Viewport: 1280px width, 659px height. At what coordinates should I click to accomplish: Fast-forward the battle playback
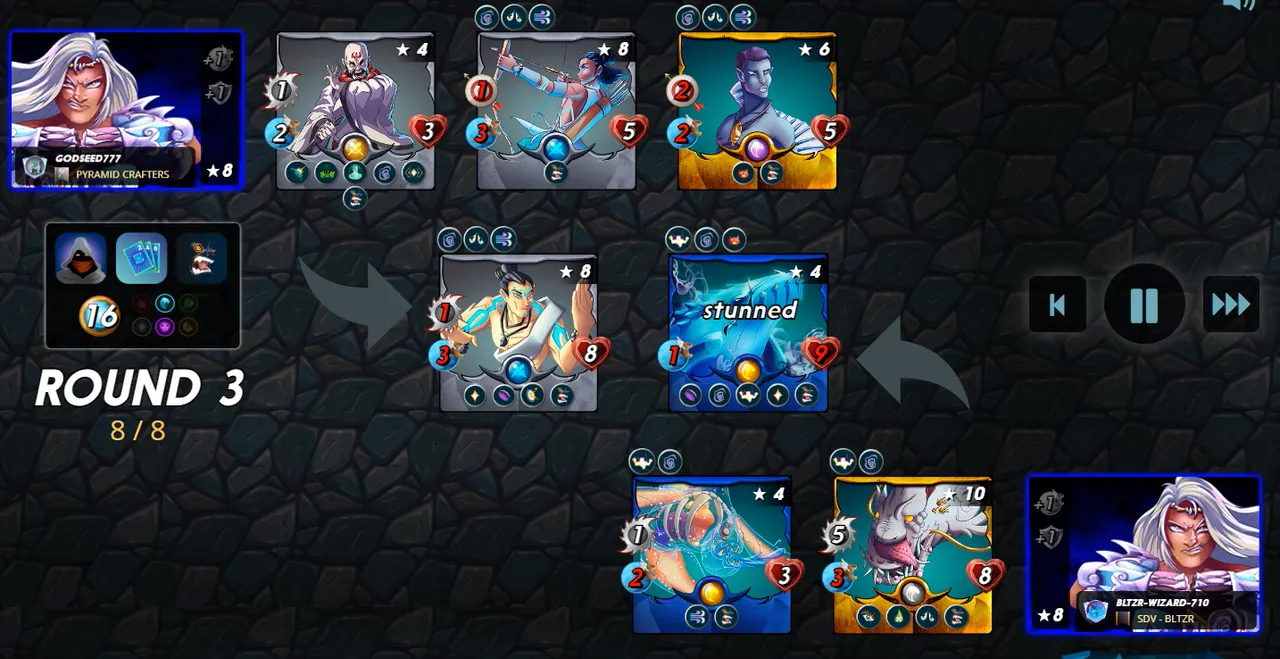tap(1231, 304)
